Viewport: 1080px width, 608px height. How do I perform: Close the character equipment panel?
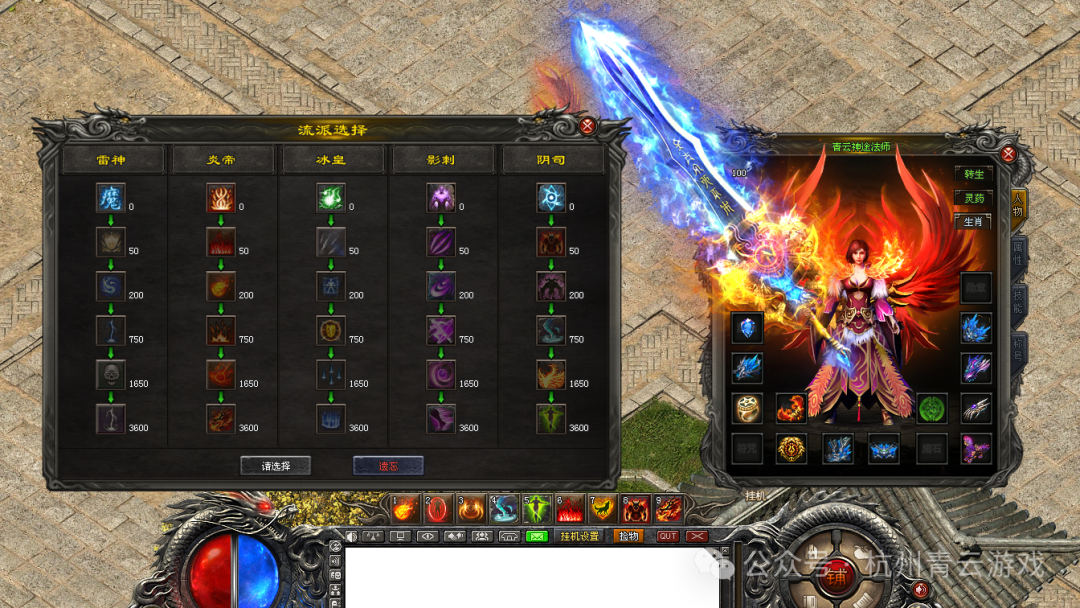(x=1008, y=155)
